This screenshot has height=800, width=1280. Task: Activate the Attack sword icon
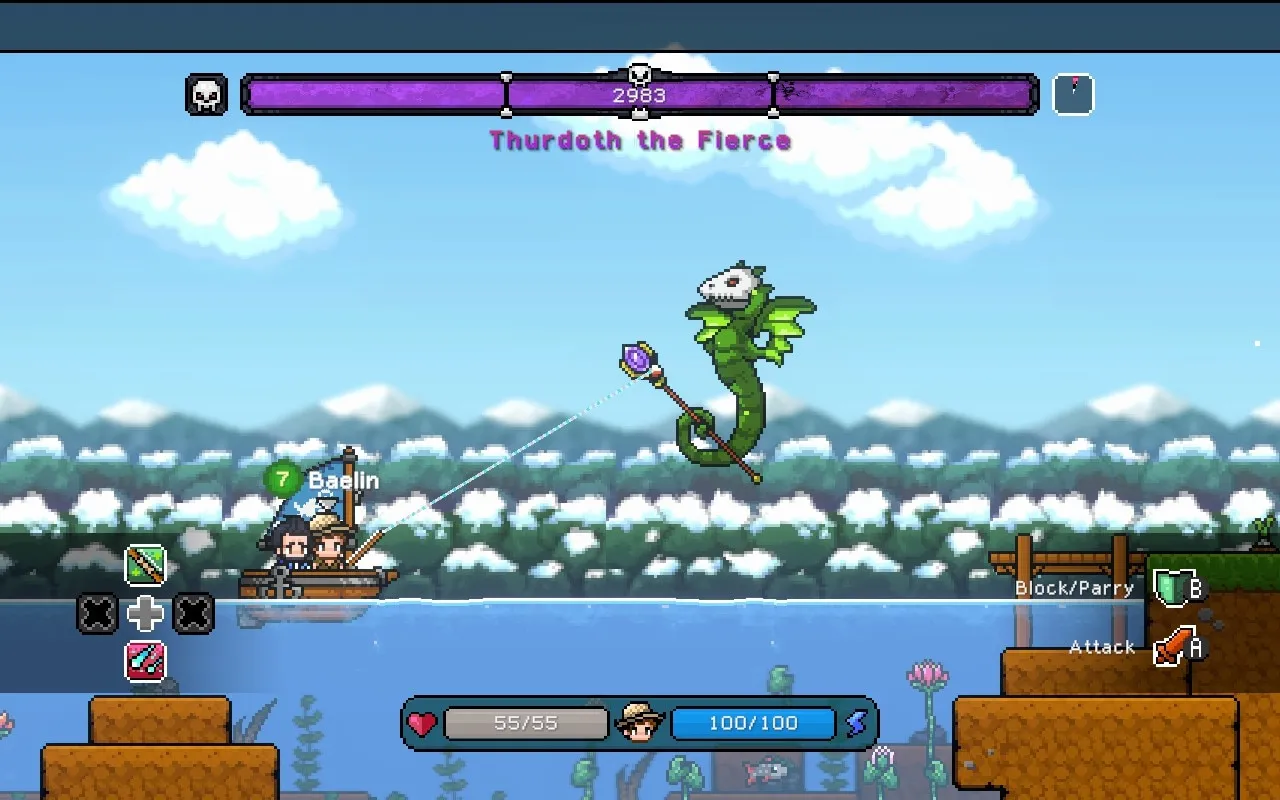[1173, 648]
